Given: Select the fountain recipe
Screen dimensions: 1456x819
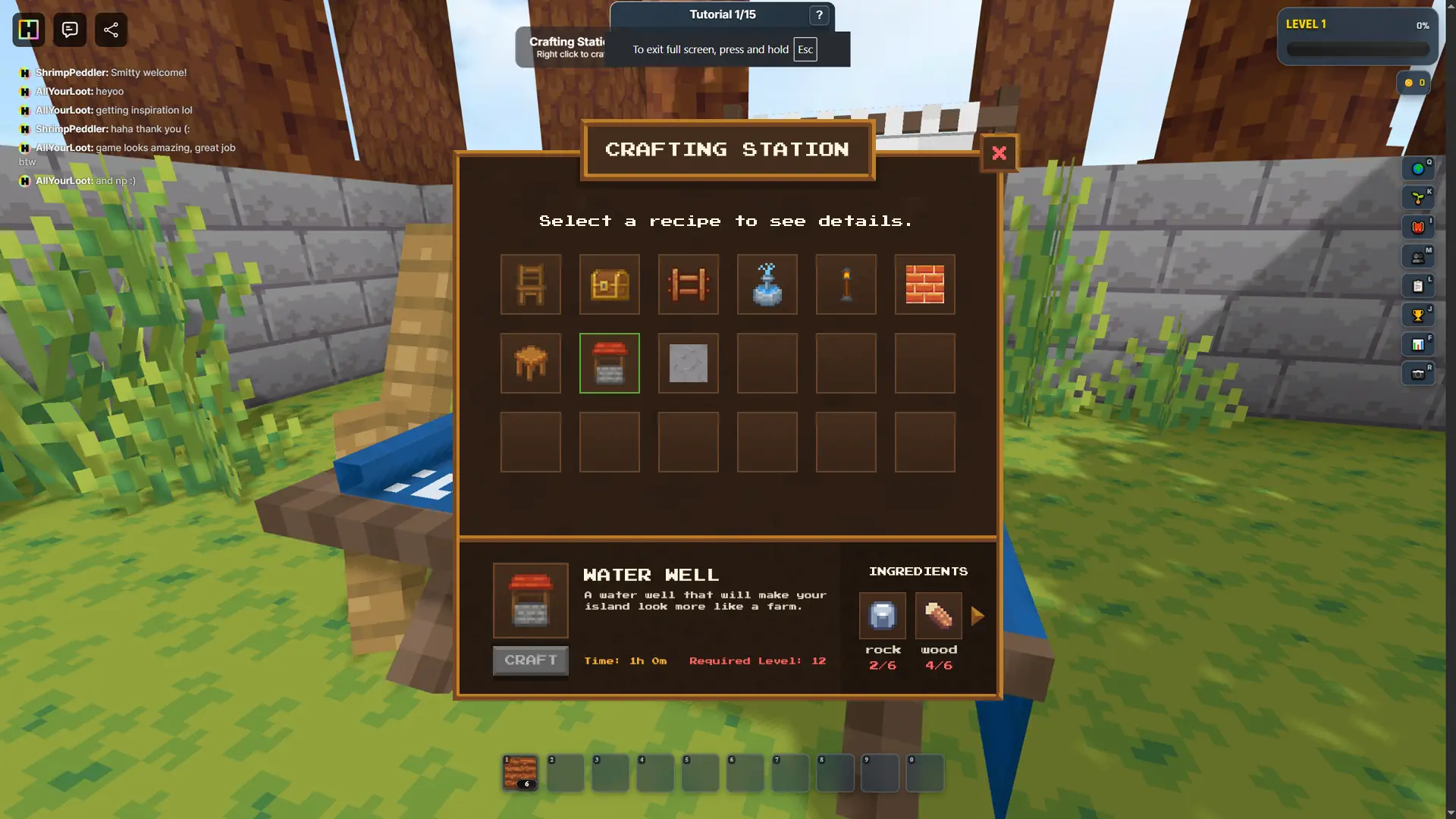Looking at the screenshot, I should point(767,284).
